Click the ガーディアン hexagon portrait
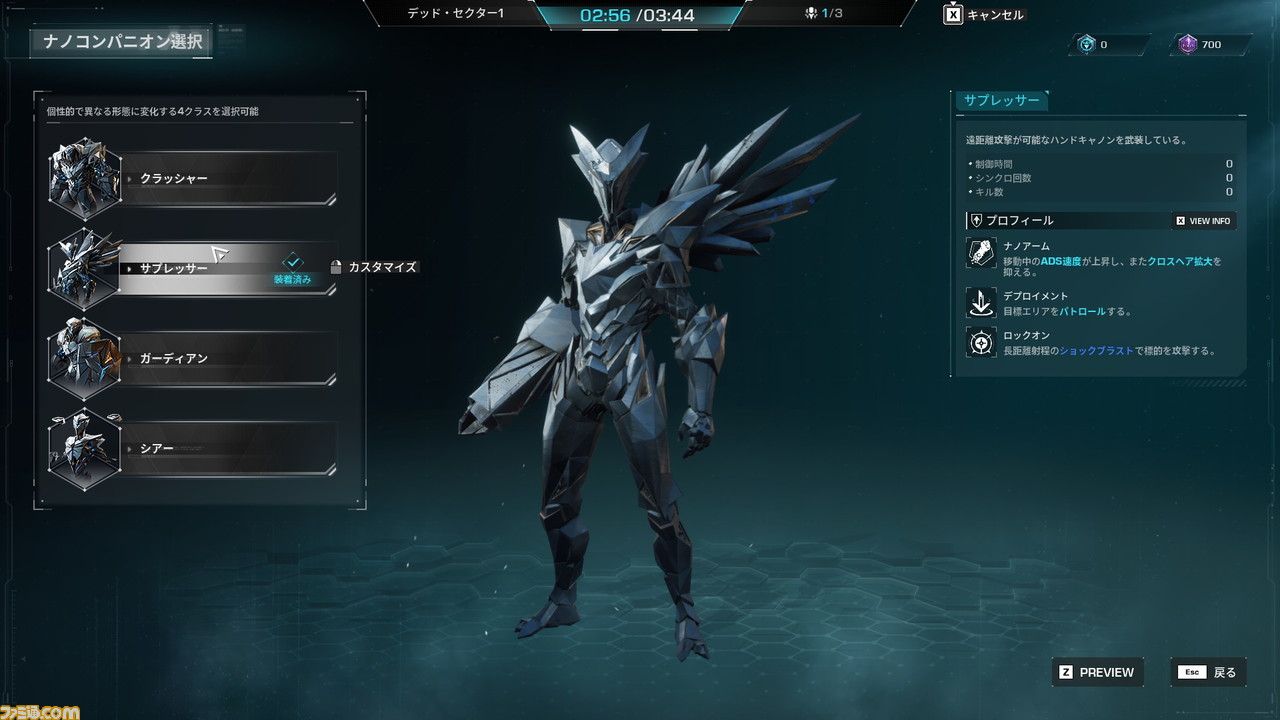The height and width of the screenshot is (720, 1280). click(x=85, y=358)
